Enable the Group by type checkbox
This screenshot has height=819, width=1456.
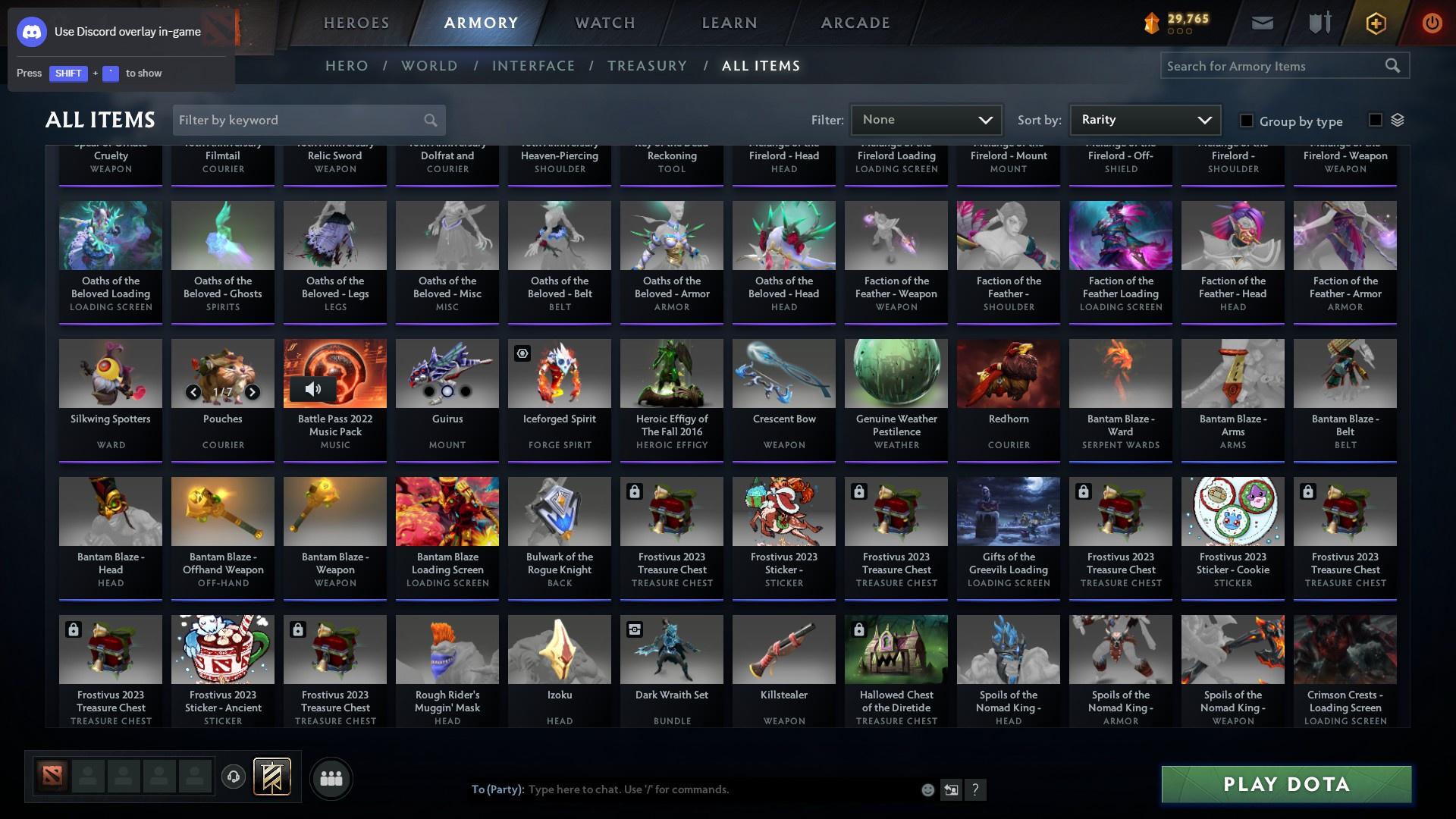[1246, 121]
